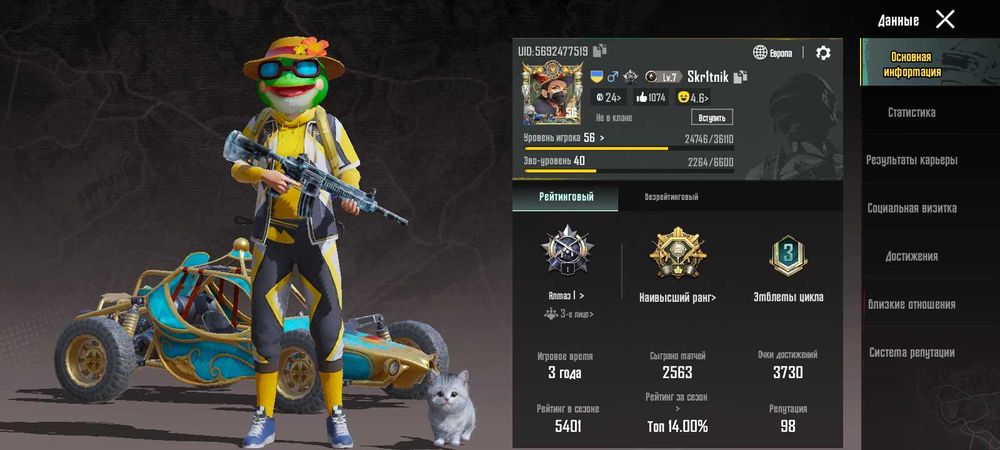This screenshot has width=1000, height=450.
Task: Tap the 1074 likes thumbs-up counter
Action: point(650,97)
